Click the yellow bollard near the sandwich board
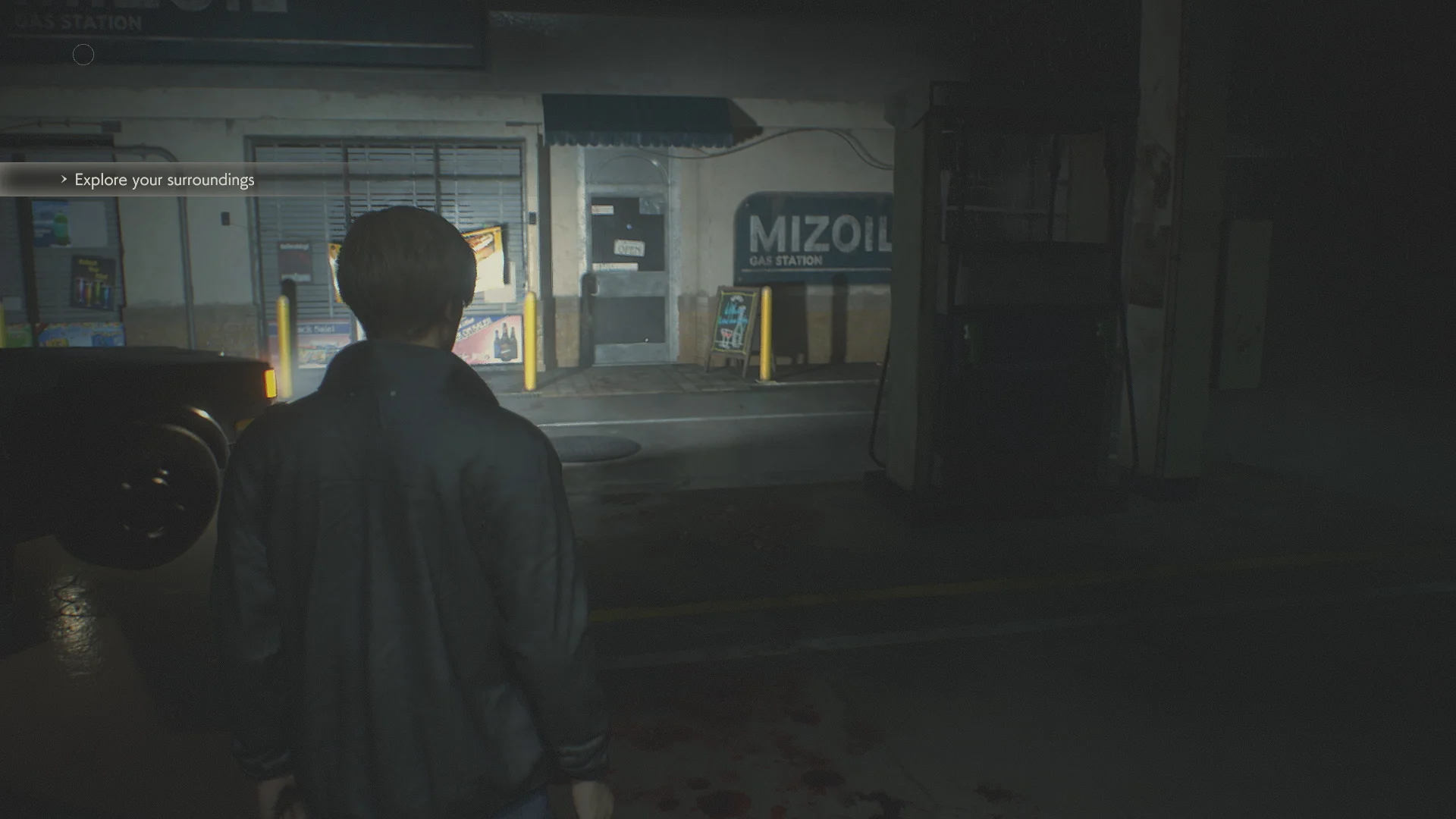Image resolution: width=1456 pixels, height=819 pixels. click(766, 334)
